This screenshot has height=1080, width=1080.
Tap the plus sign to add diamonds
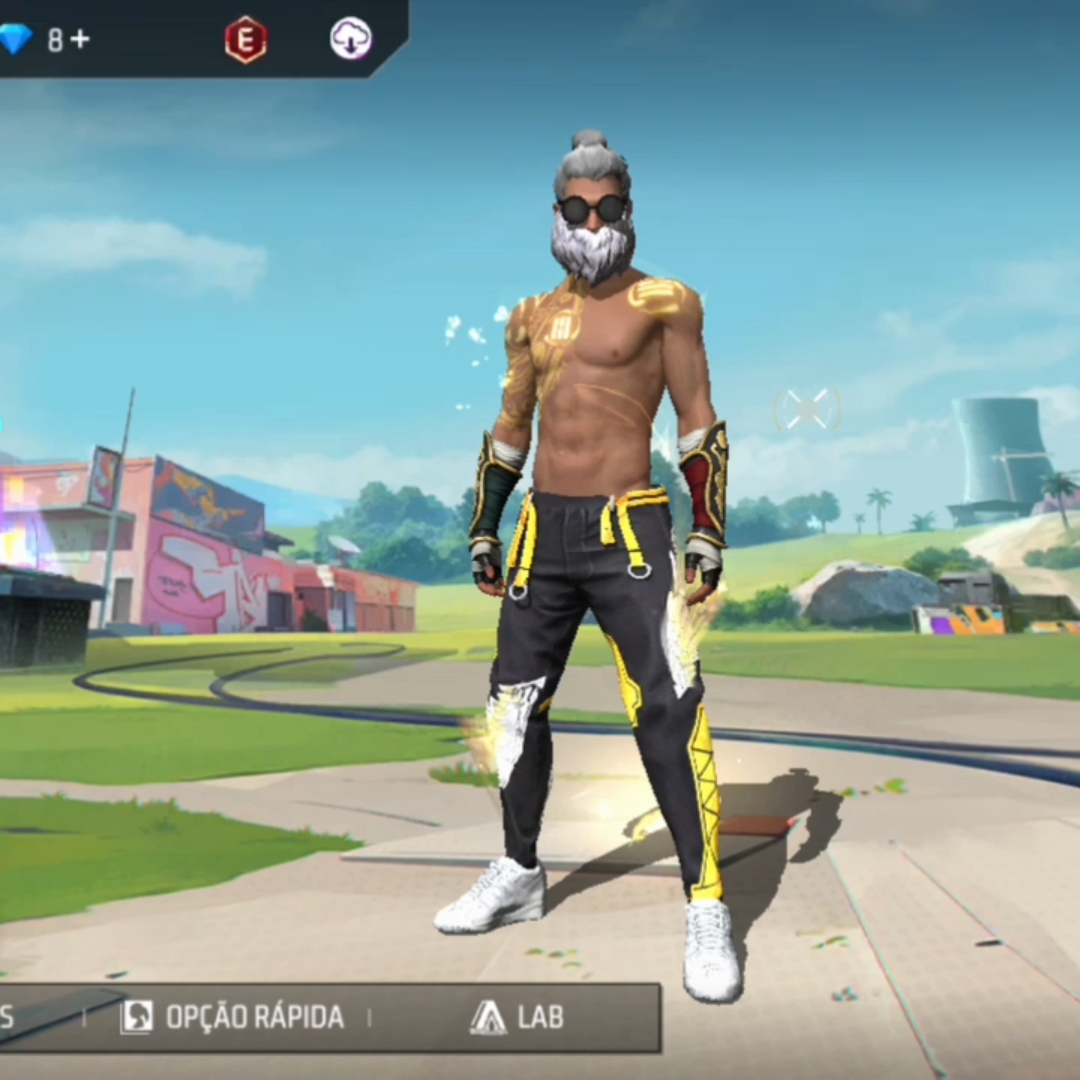[80, 39]
